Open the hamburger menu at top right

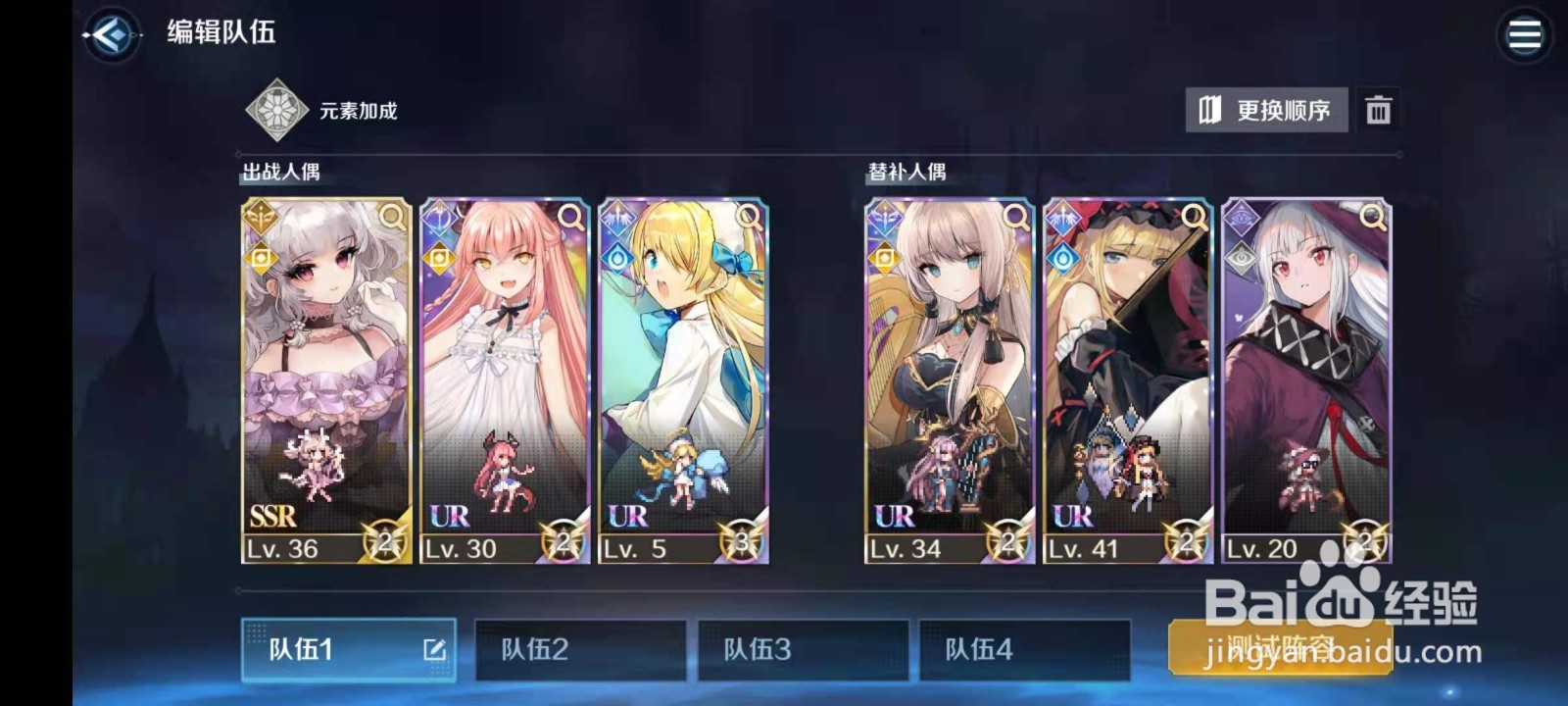point(1525,35)
